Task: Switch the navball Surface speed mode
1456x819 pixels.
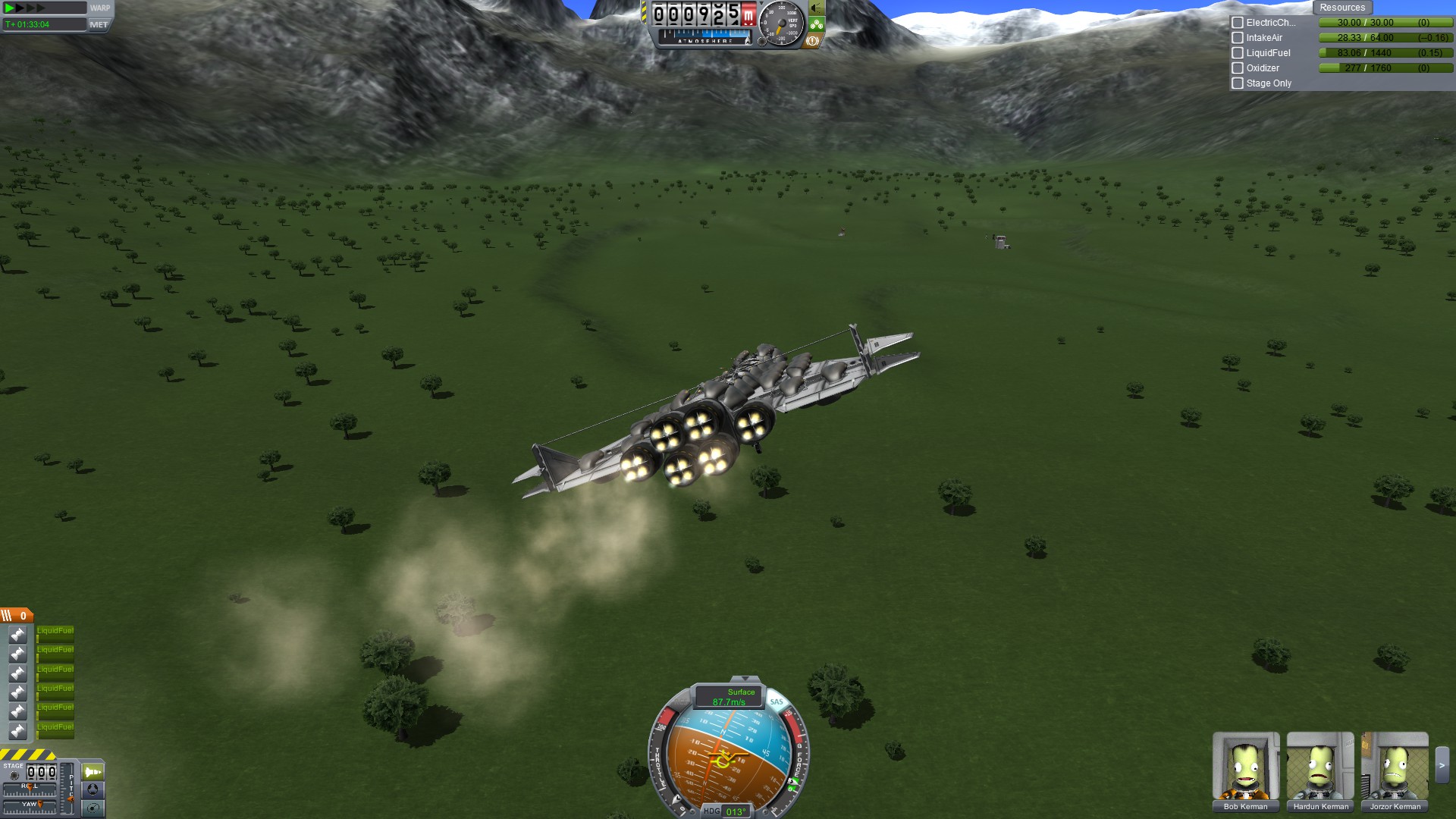Action: (x=728, y=696)
